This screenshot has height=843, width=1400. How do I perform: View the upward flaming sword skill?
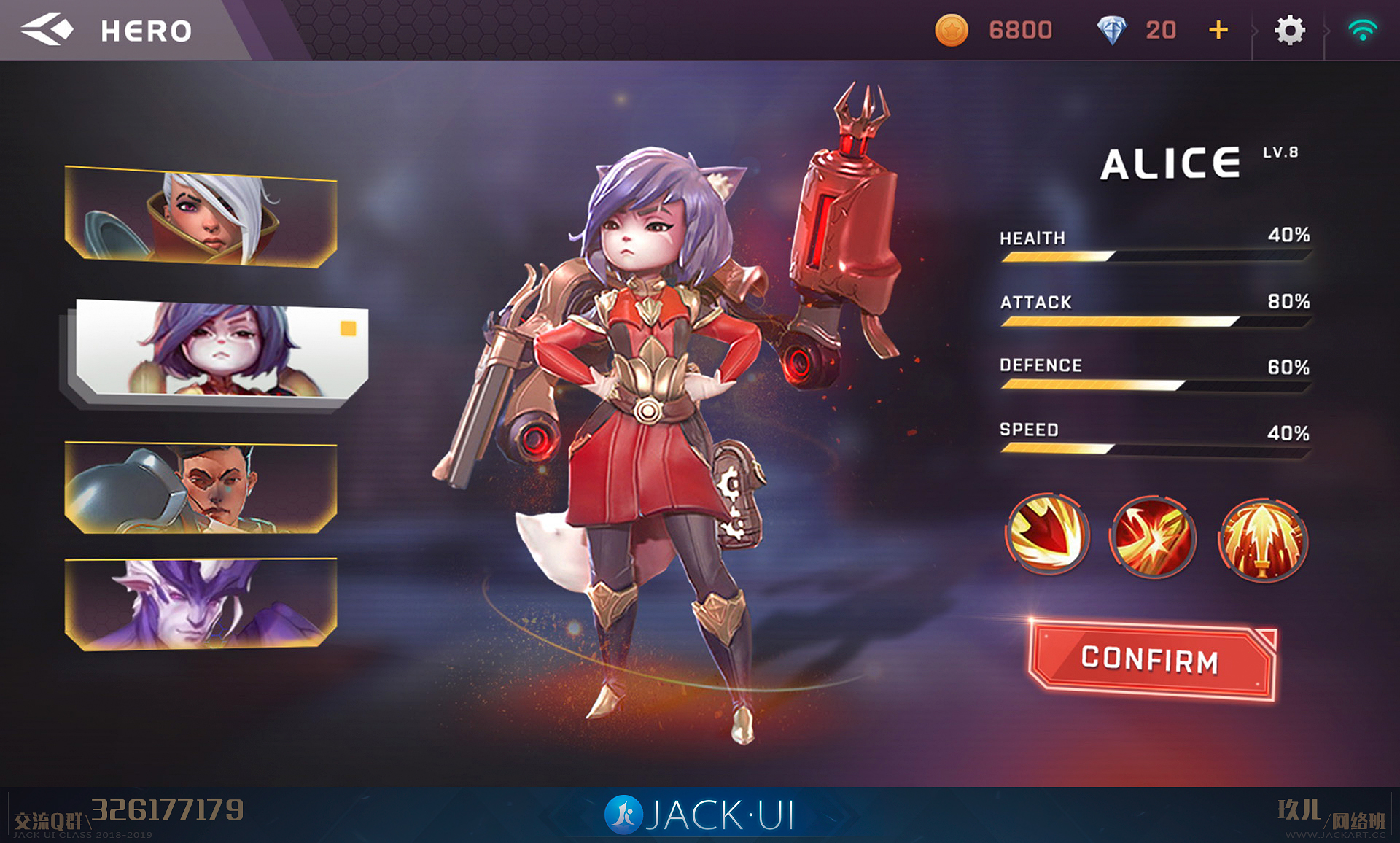[1262, 540]
